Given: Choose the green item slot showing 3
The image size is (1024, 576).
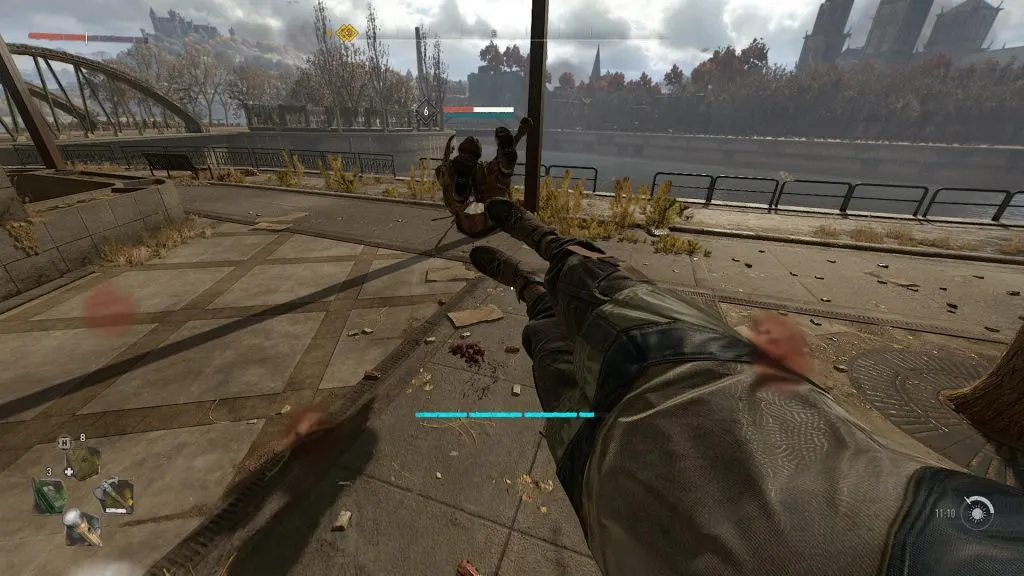Looking at the screenshot, I should coord(49,495).
